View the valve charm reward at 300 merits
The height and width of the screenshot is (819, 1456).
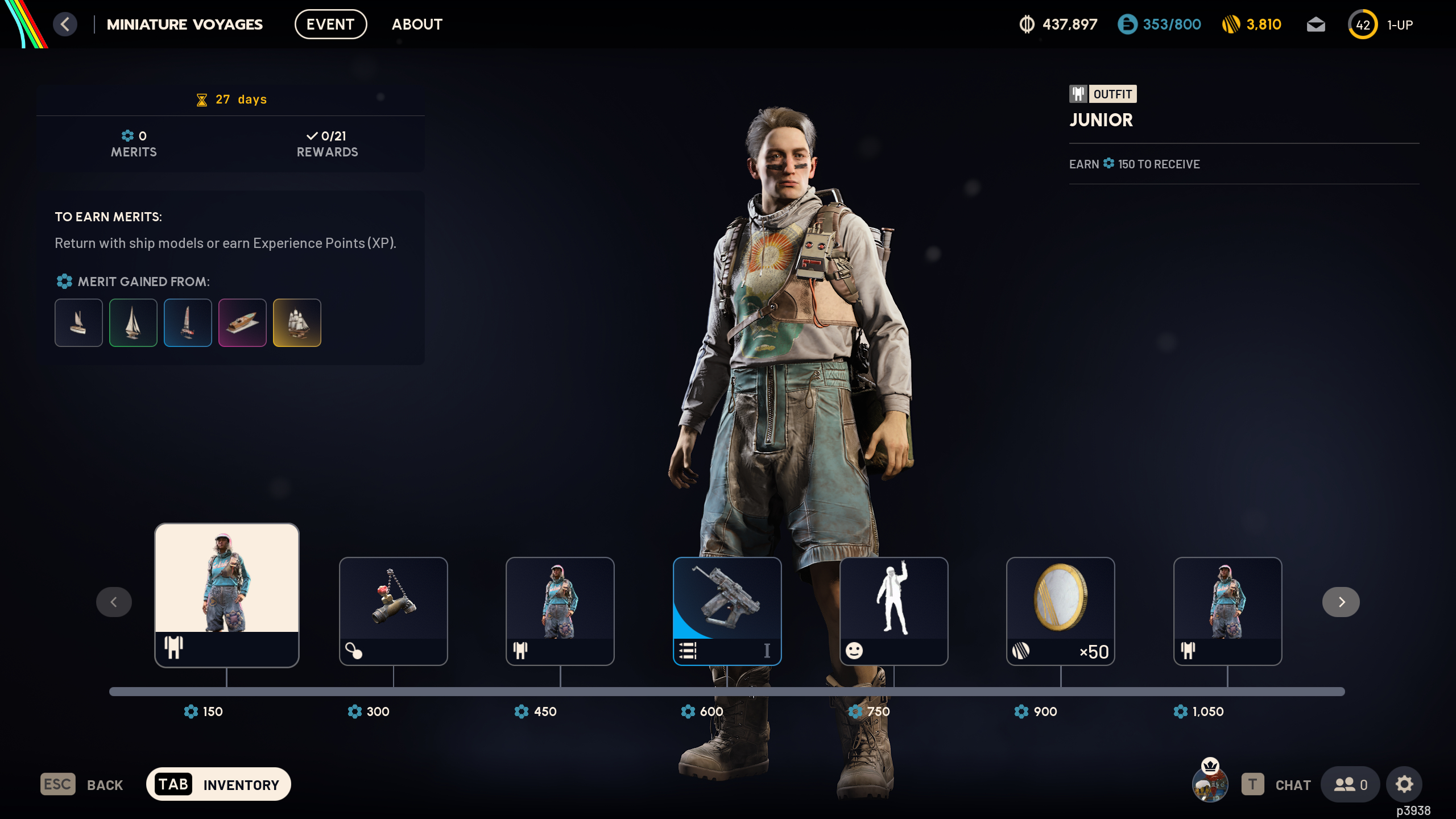(x=394, y=611)
